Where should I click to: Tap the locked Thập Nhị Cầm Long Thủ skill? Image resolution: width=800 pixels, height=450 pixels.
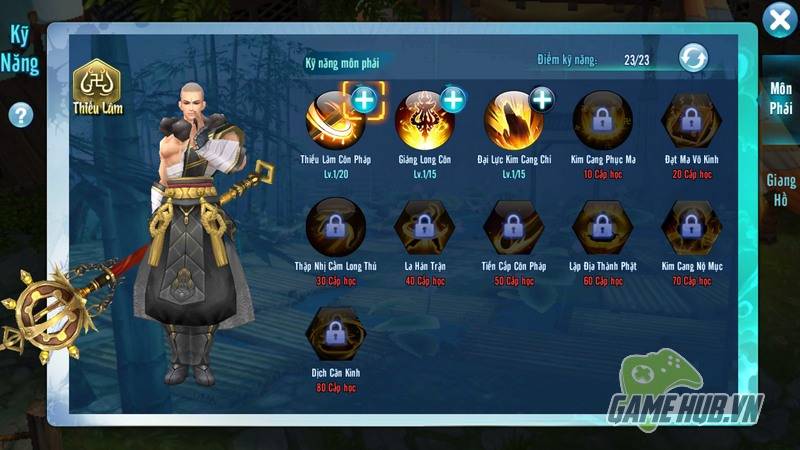coord(335,229)
